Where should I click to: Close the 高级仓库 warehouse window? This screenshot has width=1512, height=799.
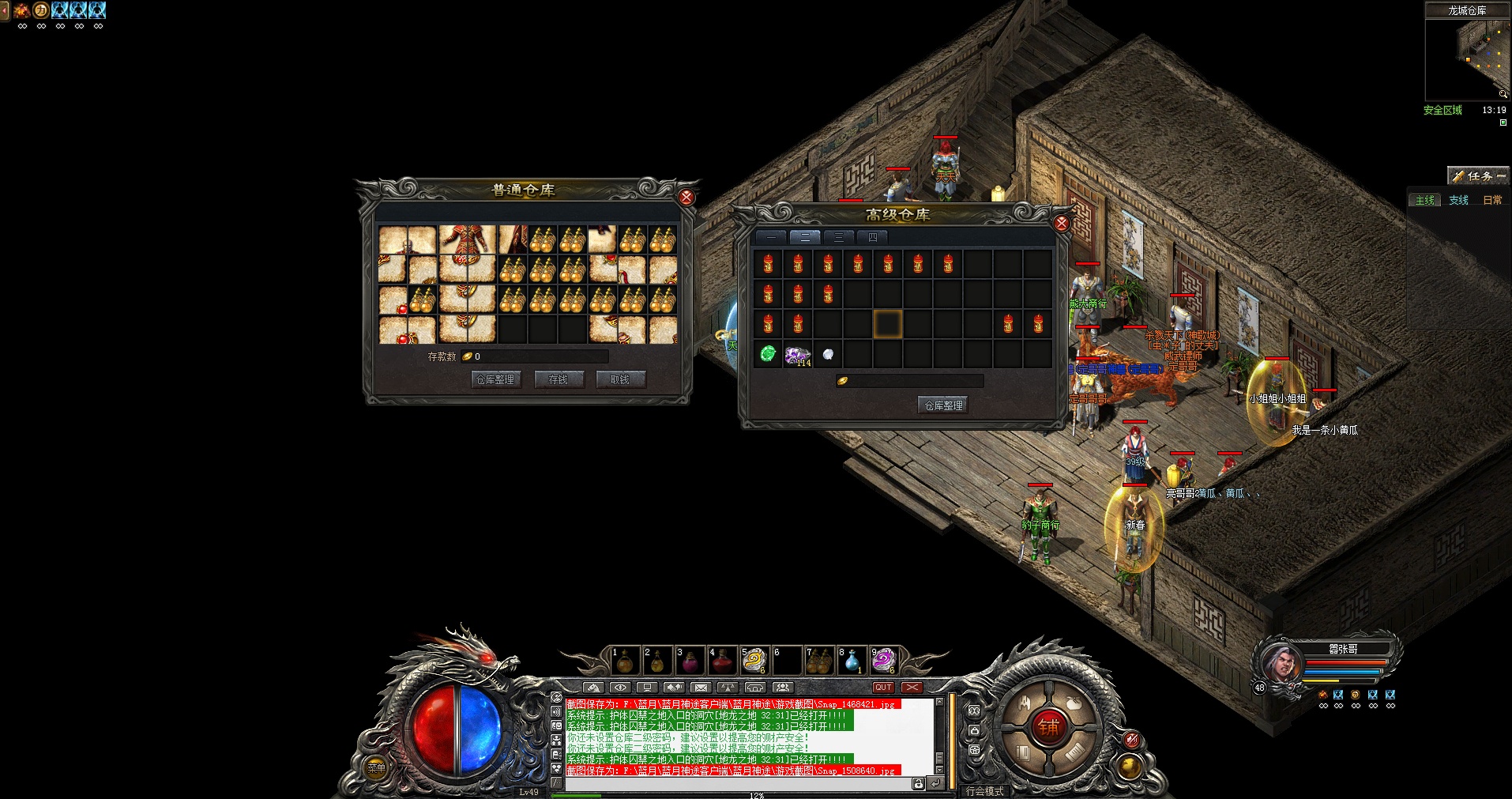coord(1062,224)
